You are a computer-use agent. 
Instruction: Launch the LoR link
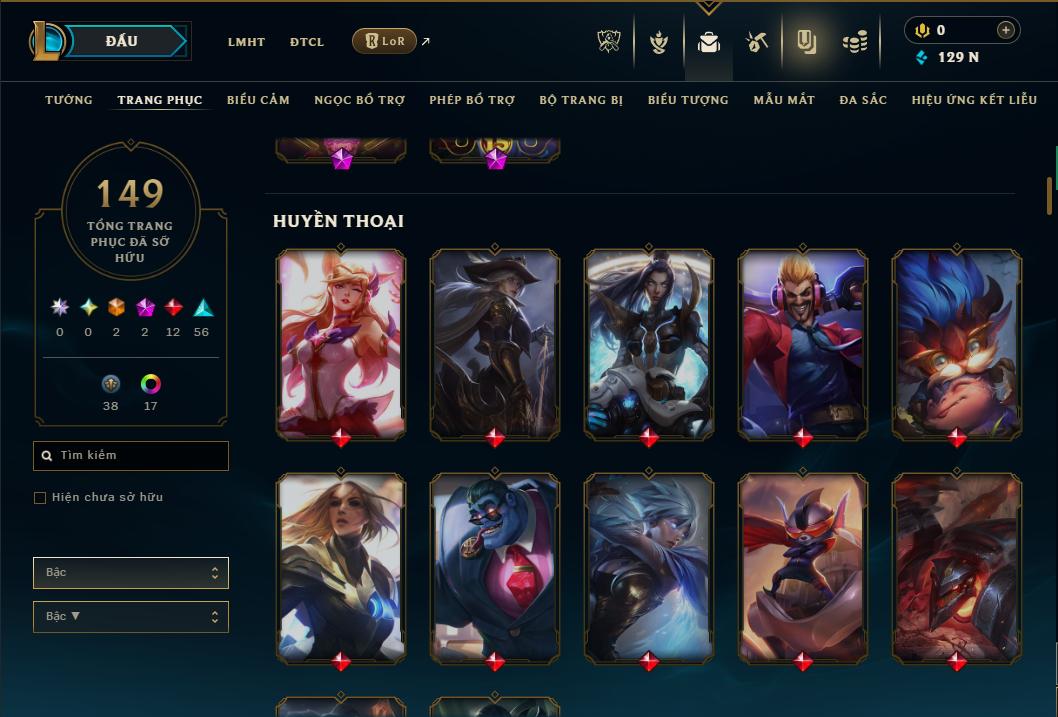[x=385, y=41]
